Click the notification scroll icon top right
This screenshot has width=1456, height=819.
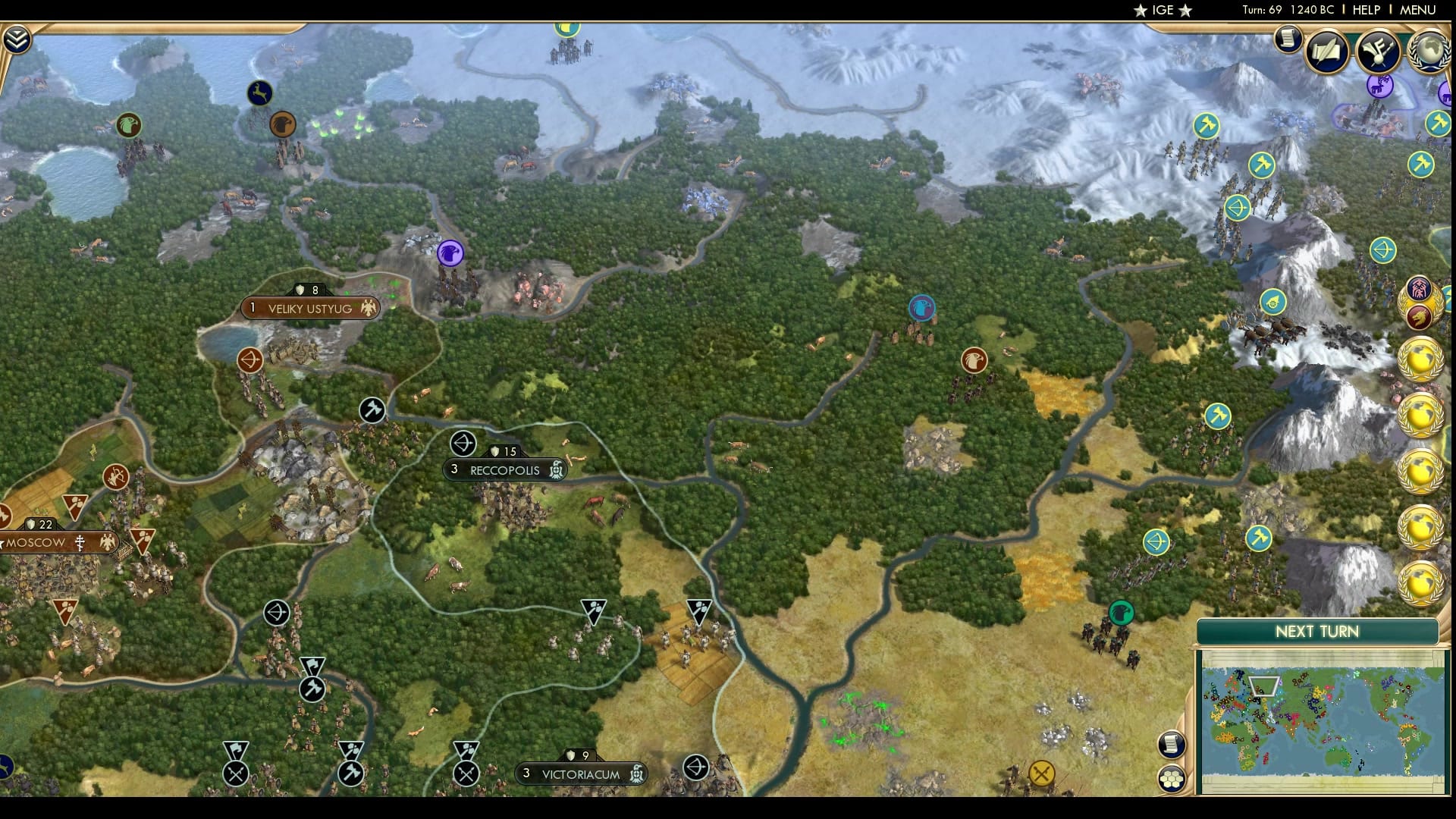pos(1288,39)
